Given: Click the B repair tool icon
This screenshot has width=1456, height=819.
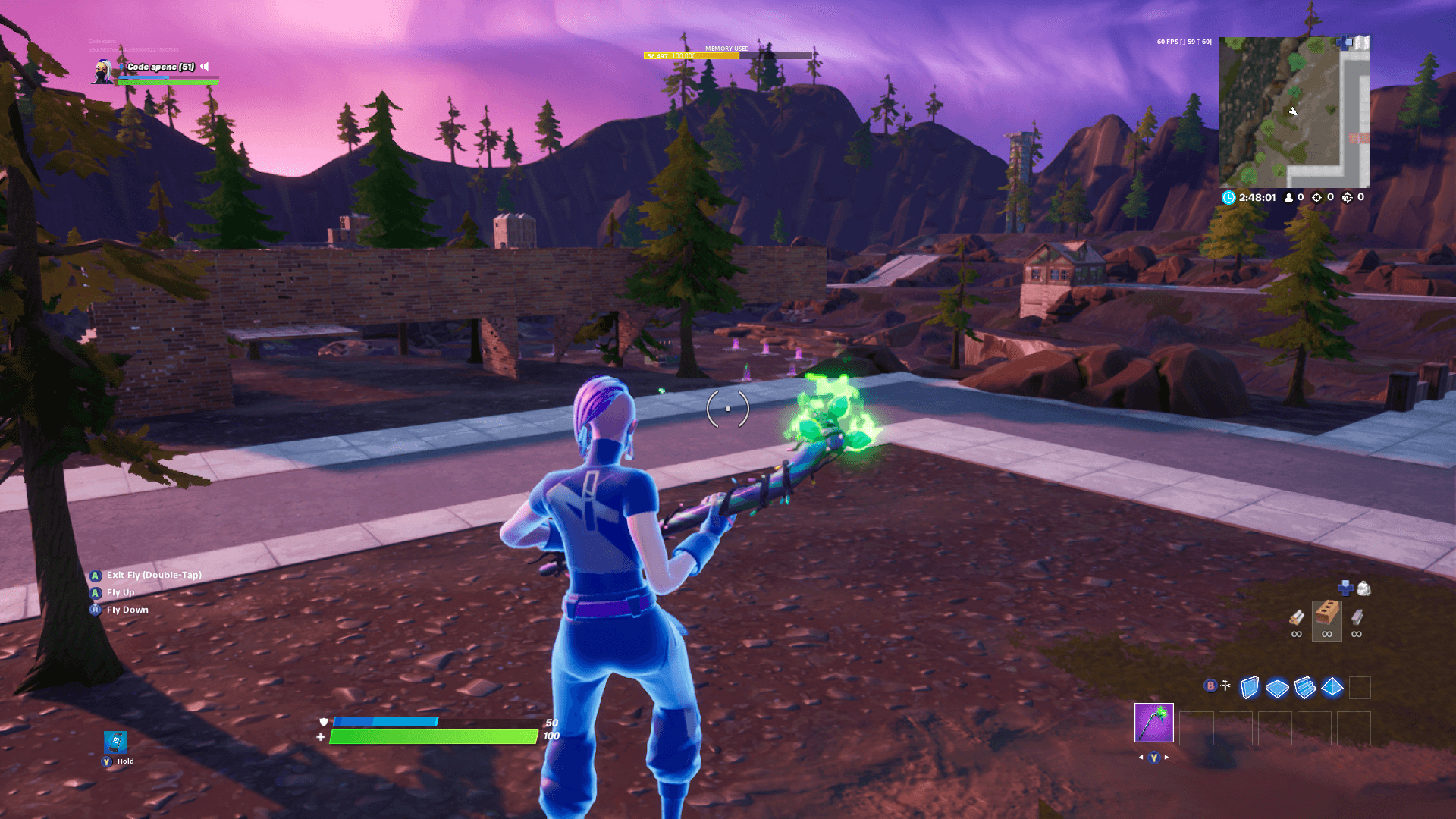Looking at the screenshot, I should pos(1210,686).
